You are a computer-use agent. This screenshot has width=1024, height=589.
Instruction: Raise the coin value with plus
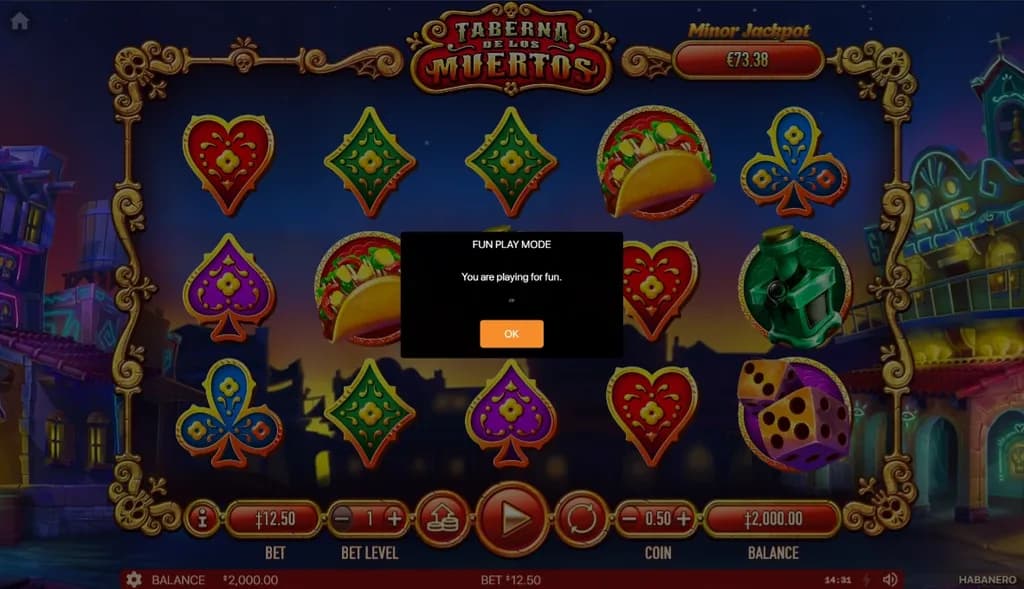point(683,518)
